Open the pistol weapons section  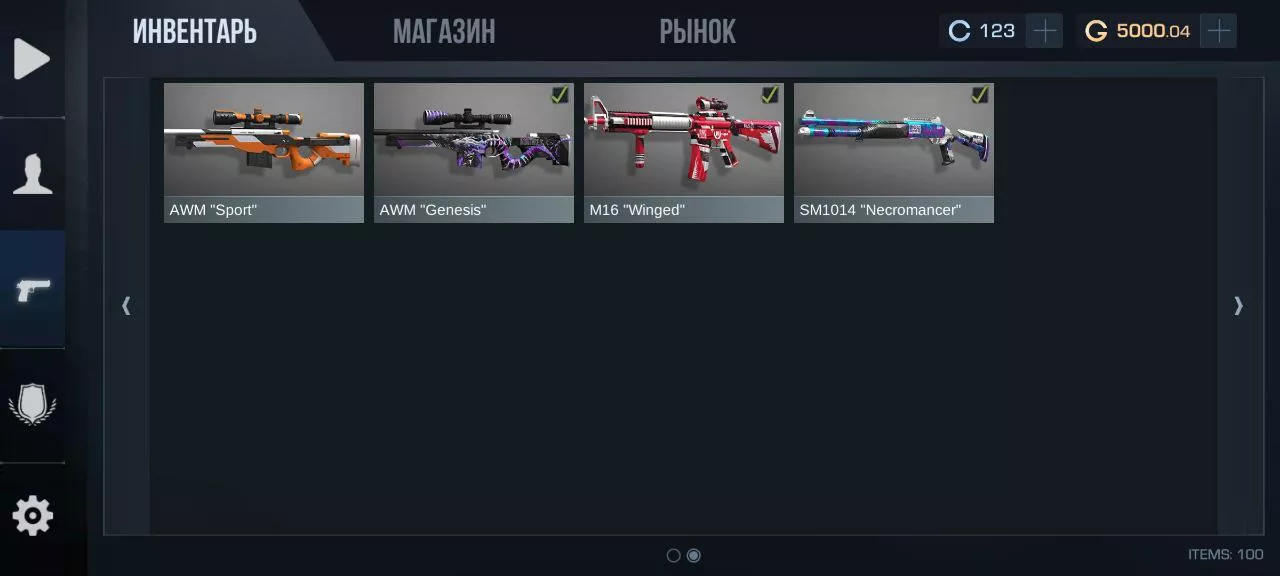point(32,290)
